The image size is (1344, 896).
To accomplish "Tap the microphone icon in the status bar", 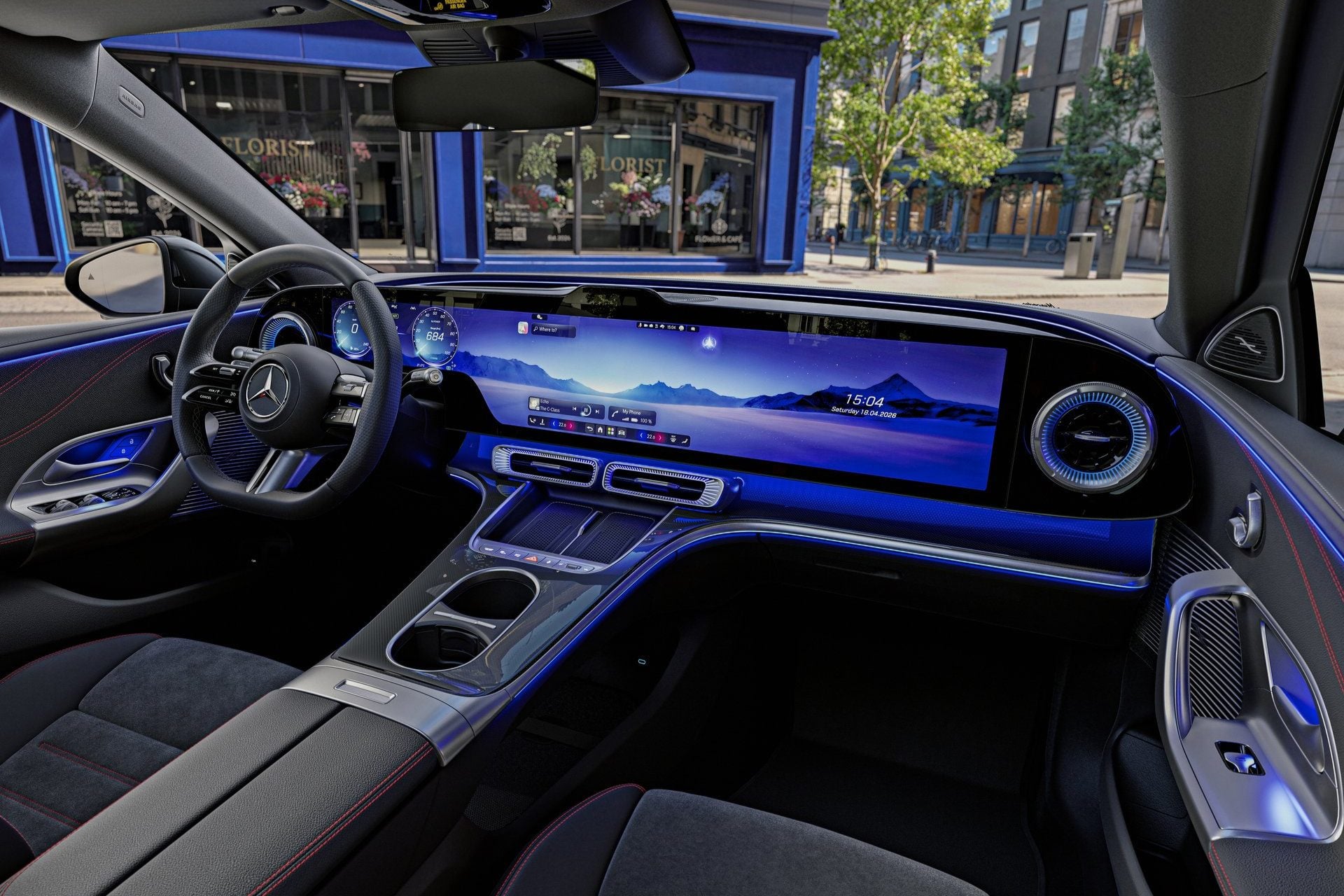I will click(639, 325).
